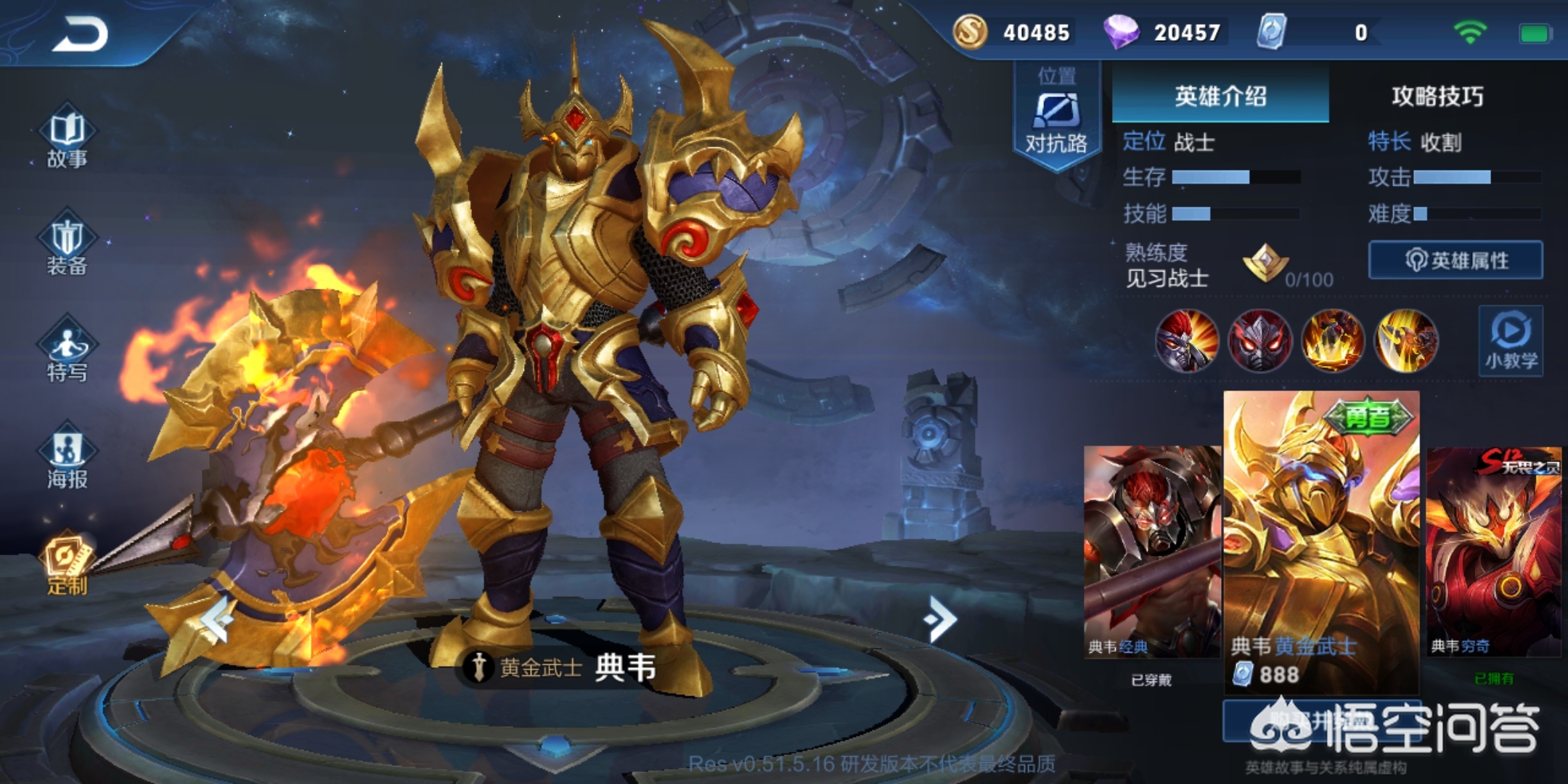Select the 典韦 穷奇 skin thumbnail
Image resolution: width=1568 pixels, height=784 pixels.
(1494, 552)
